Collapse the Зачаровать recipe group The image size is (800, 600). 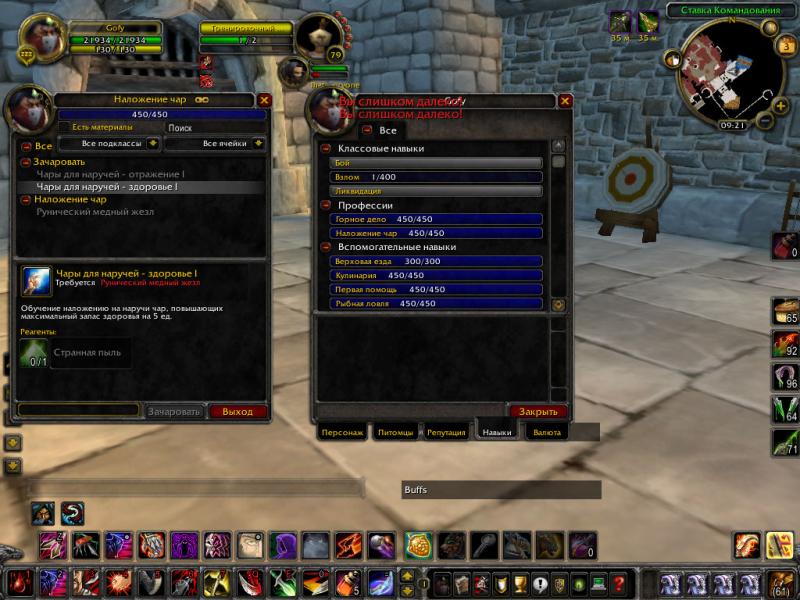click(27, 162)
